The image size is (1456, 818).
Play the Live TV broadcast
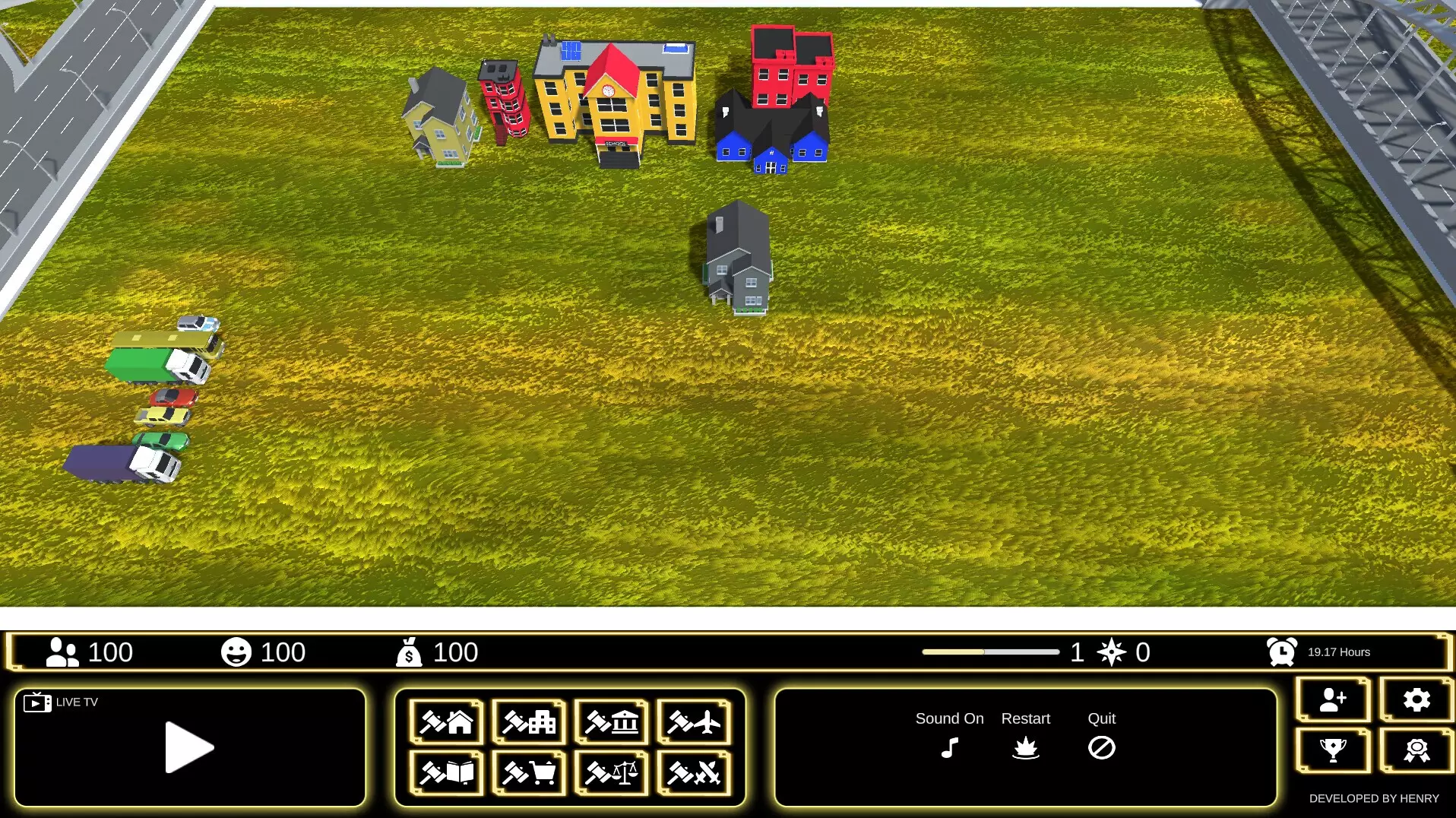click(x=190, y=748)
